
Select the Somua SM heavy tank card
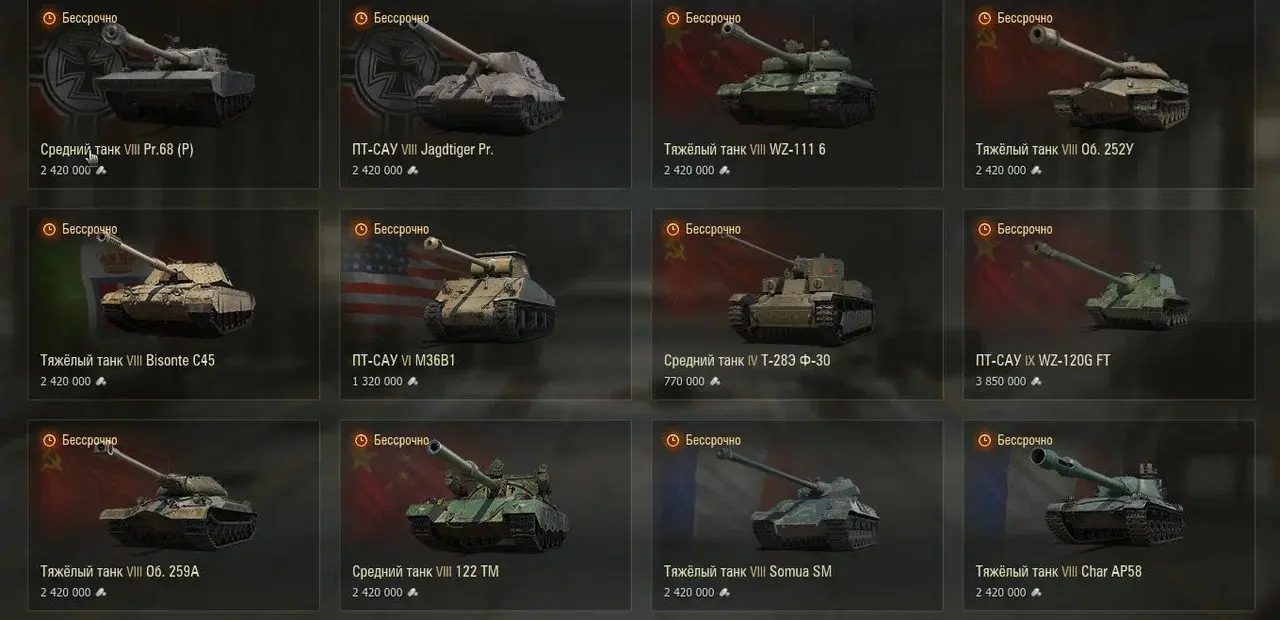(x=797, y=515)
